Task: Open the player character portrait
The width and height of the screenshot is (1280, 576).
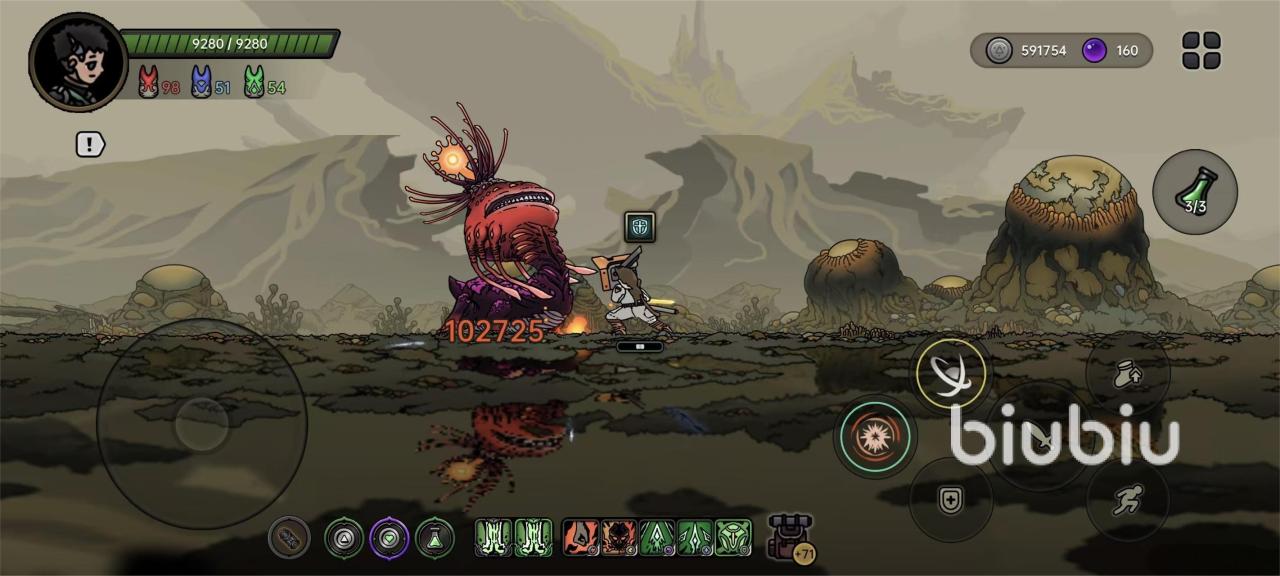Action: coord(78,62)
